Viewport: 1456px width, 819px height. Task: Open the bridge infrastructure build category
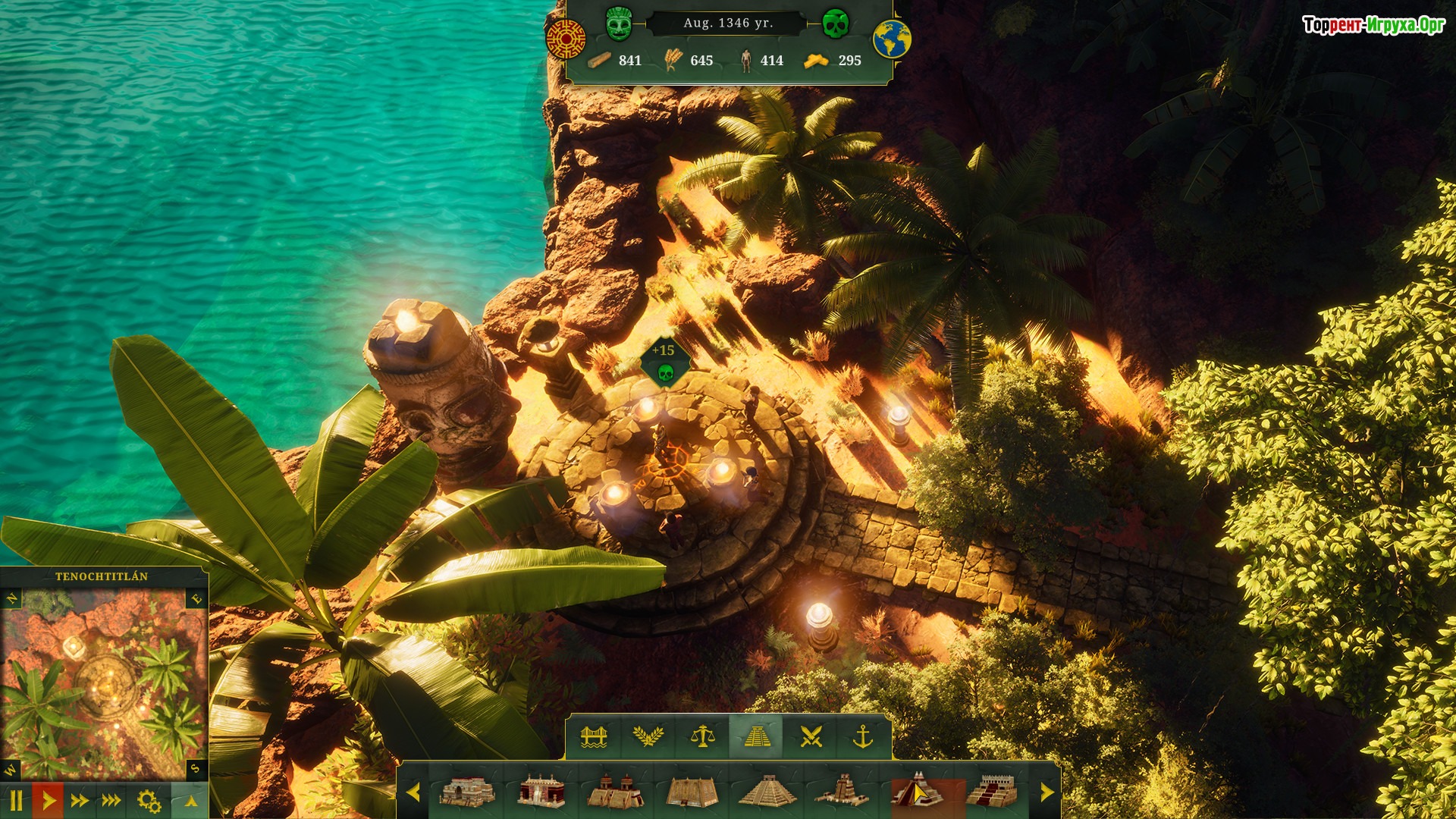(x=594, y=736)
